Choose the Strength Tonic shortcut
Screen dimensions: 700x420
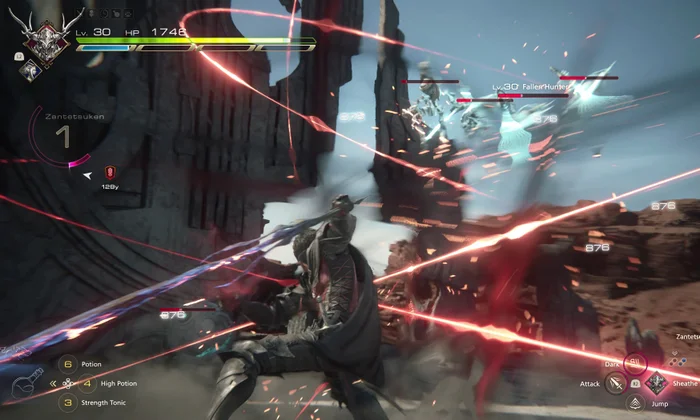[67, 402]
